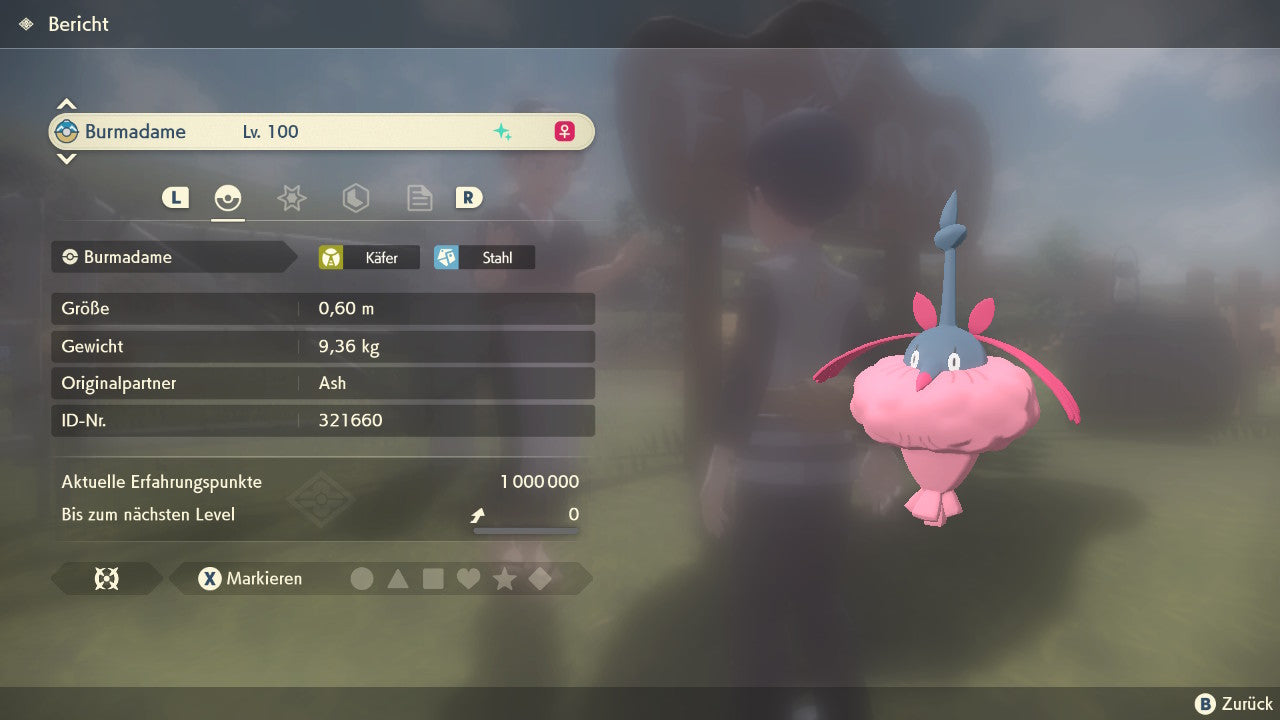1280x720 pixels.
Task: Choose the Markieren option
Action: pyautogui.click(x=251, y=578)
